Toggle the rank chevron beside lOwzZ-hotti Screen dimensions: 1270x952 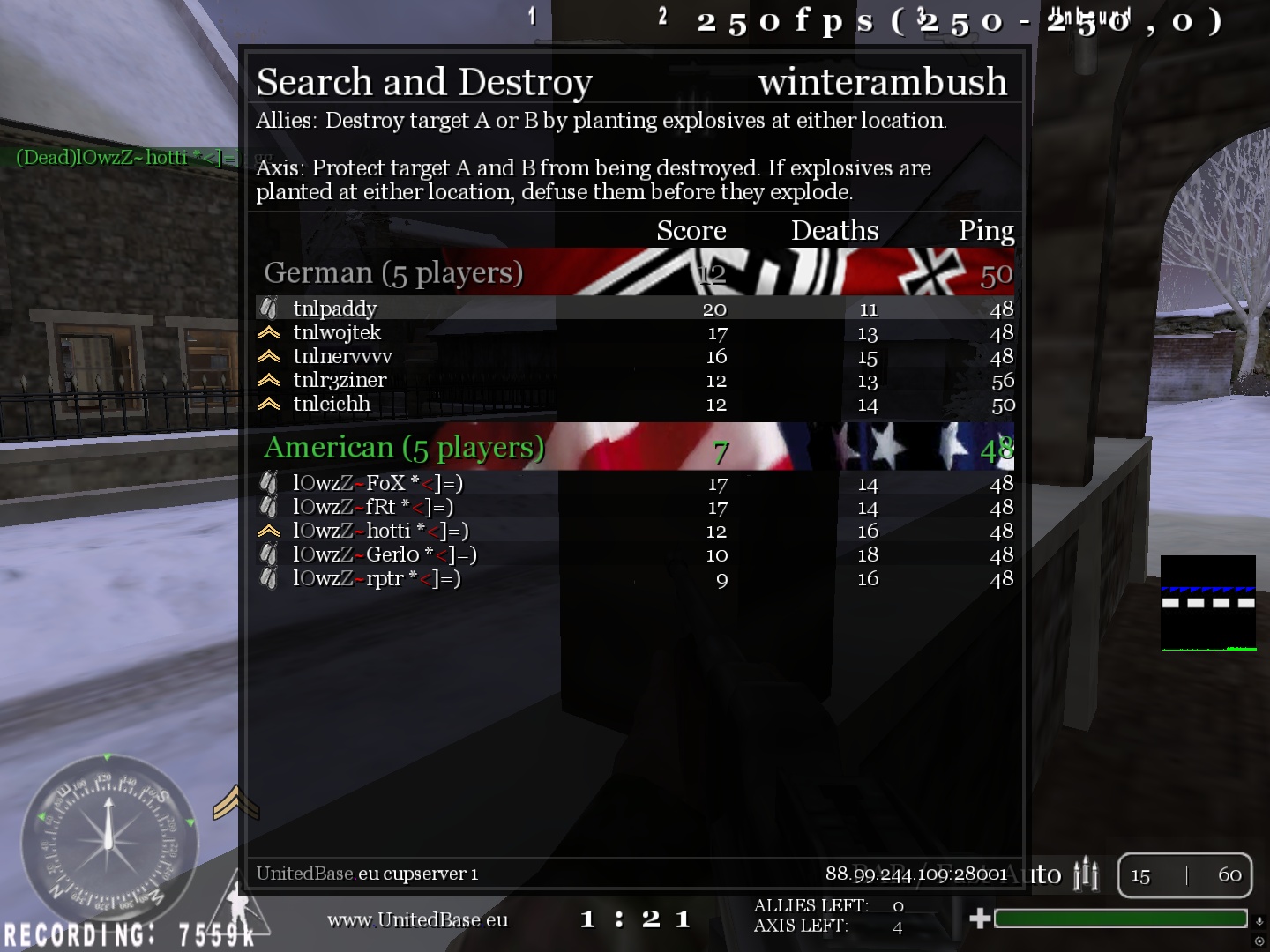[267, 530]
